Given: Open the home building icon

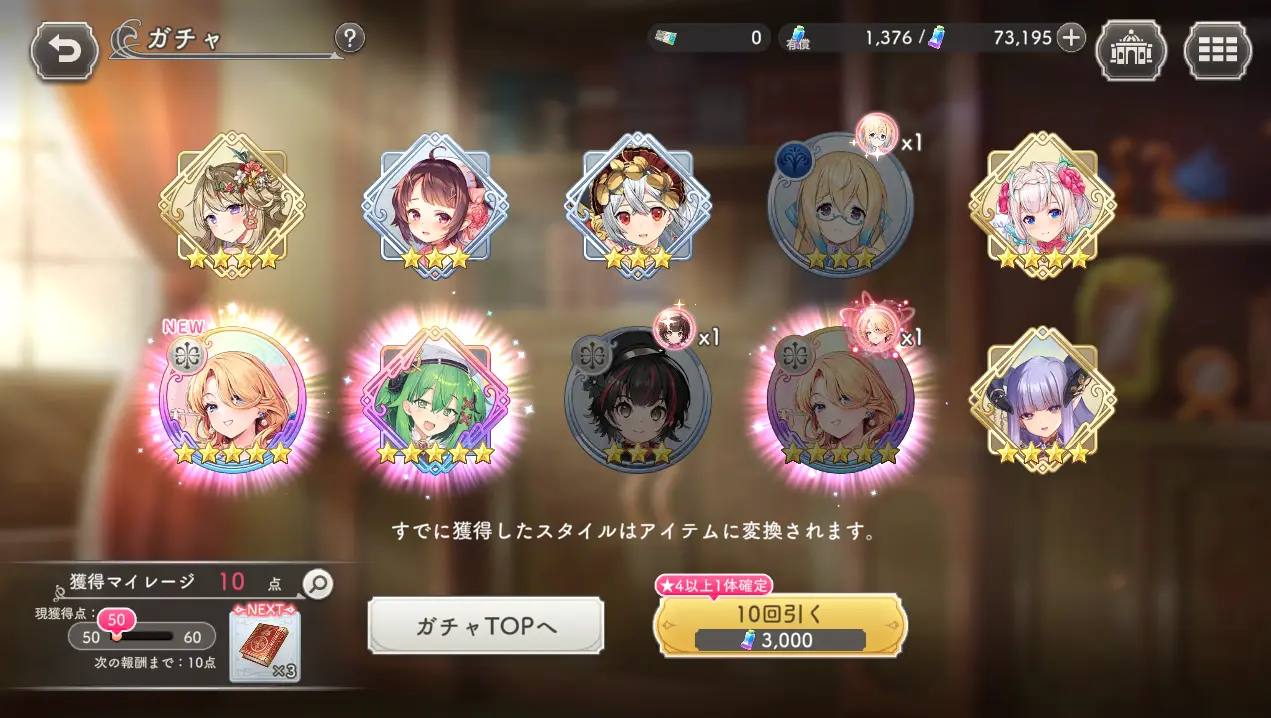Looking at the screenshot, I should [1131, 51].
